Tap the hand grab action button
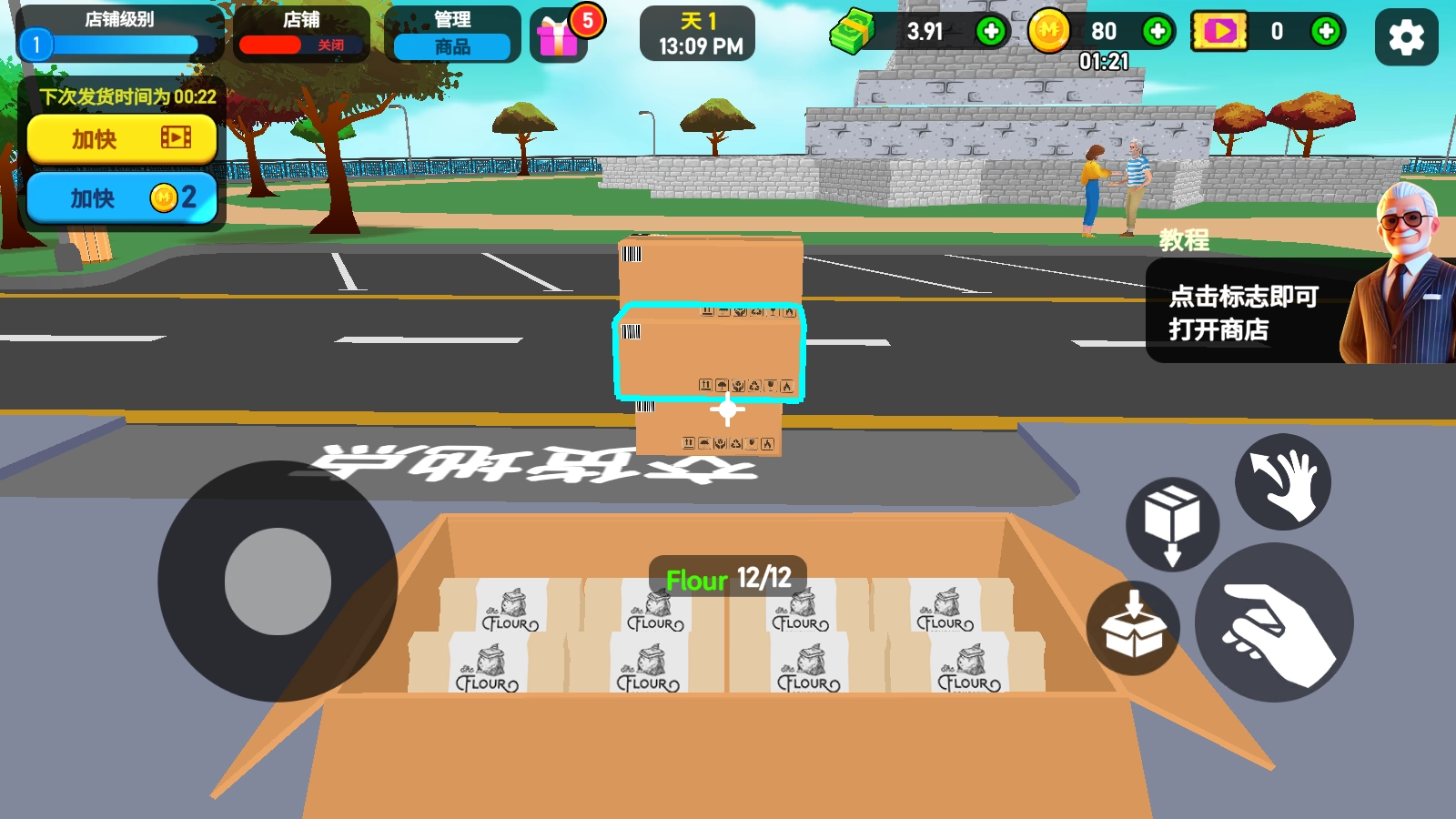 [1274, 623]
